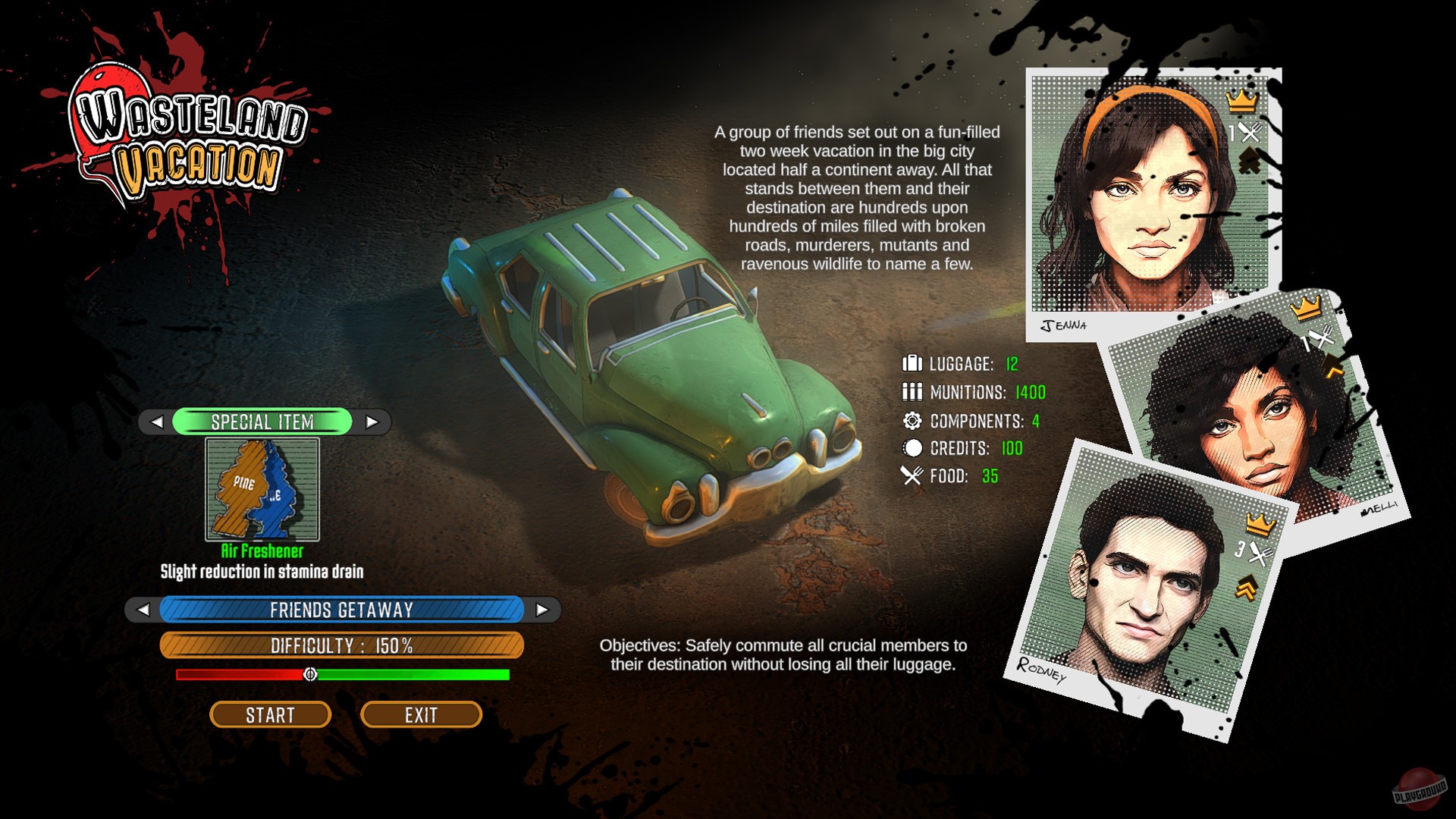Click the Components gear icon

(x=911, y=420)
